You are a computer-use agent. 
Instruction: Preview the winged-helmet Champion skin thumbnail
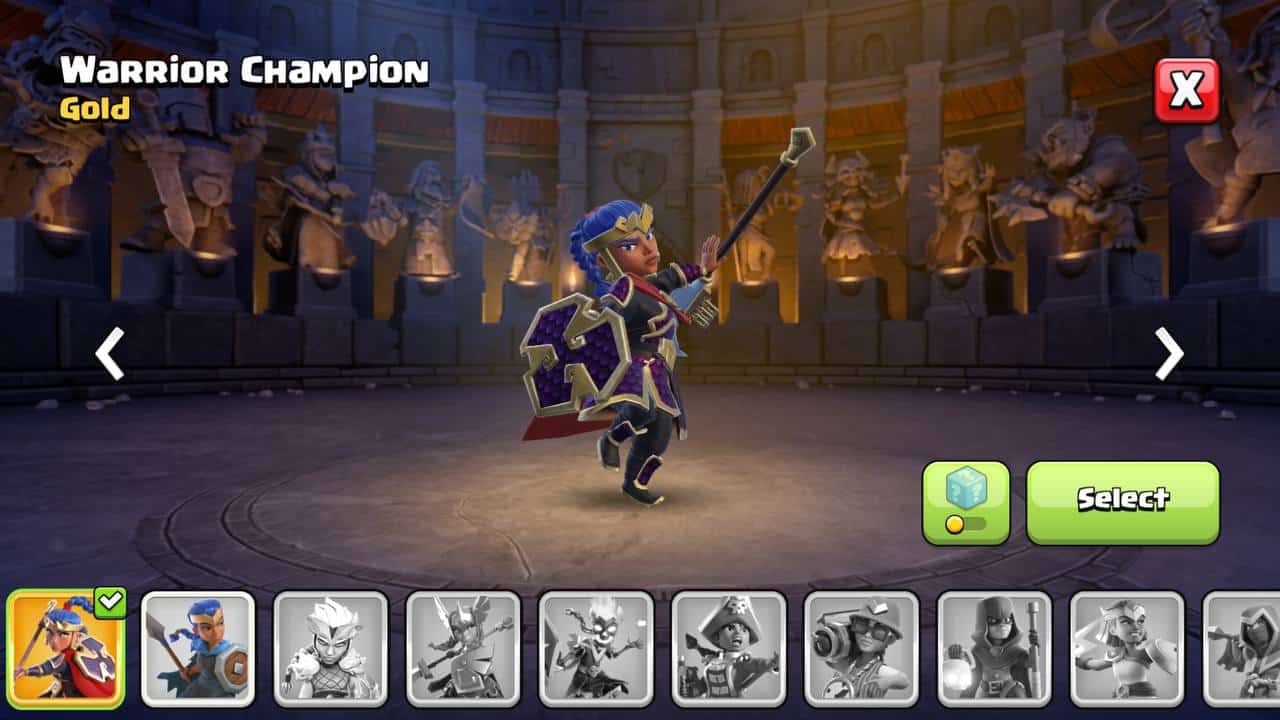pyautogui.click(x=463, y=648)
